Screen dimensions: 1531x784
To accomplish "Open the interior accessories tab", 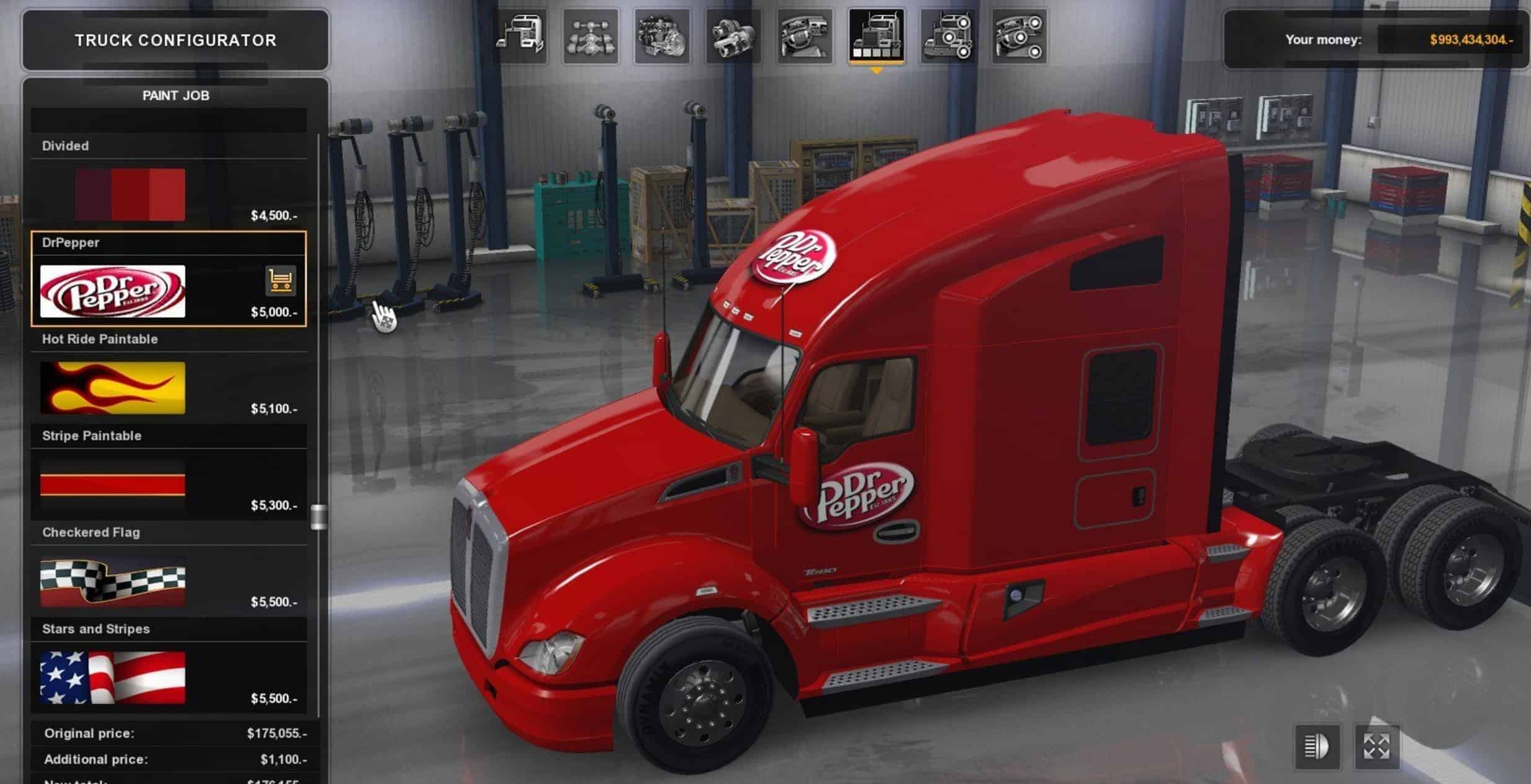I will pos(1019,36).
